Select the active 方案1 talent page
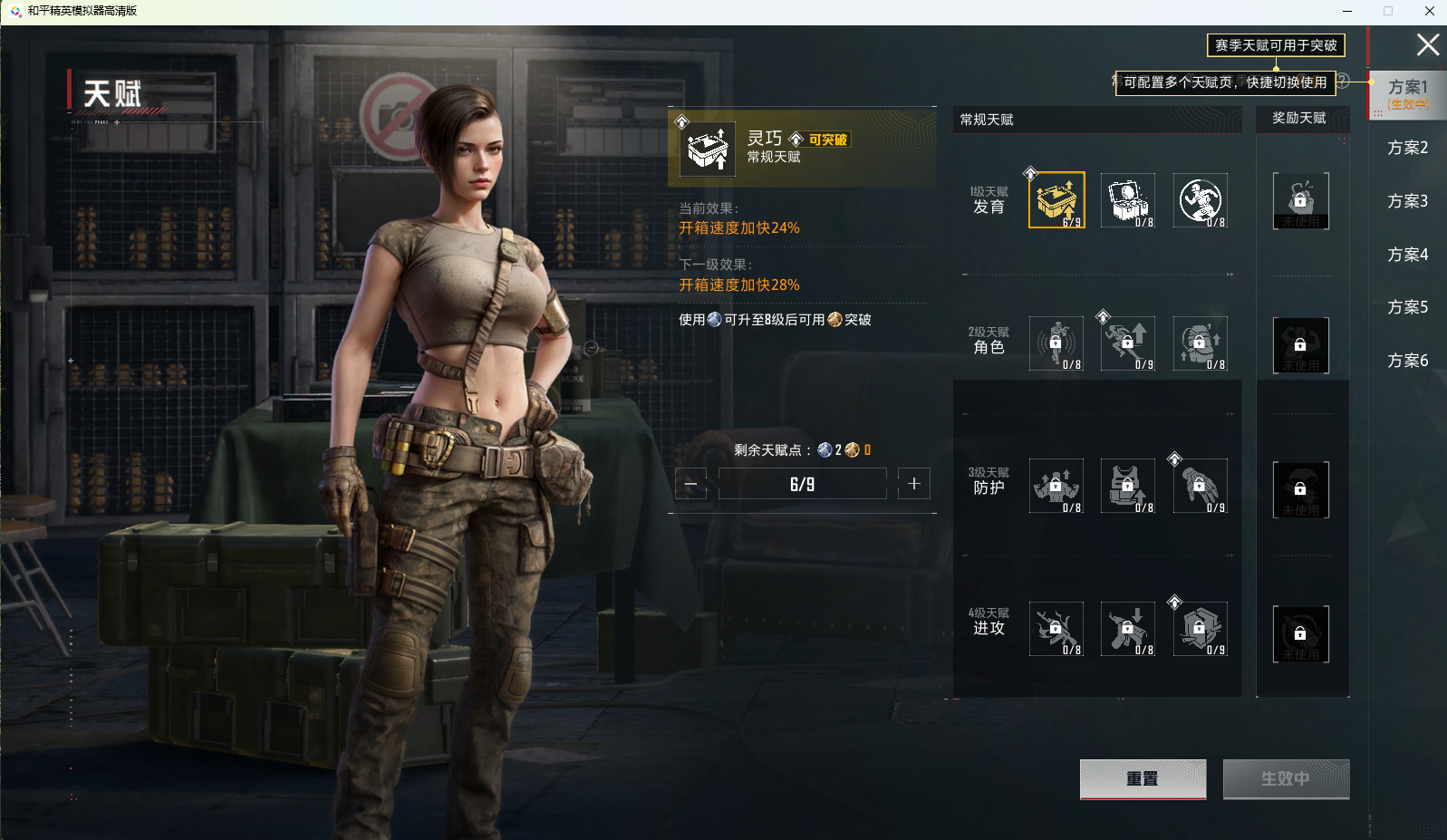Screen dimensions: 1447x840 click(x=1407, y=93)
